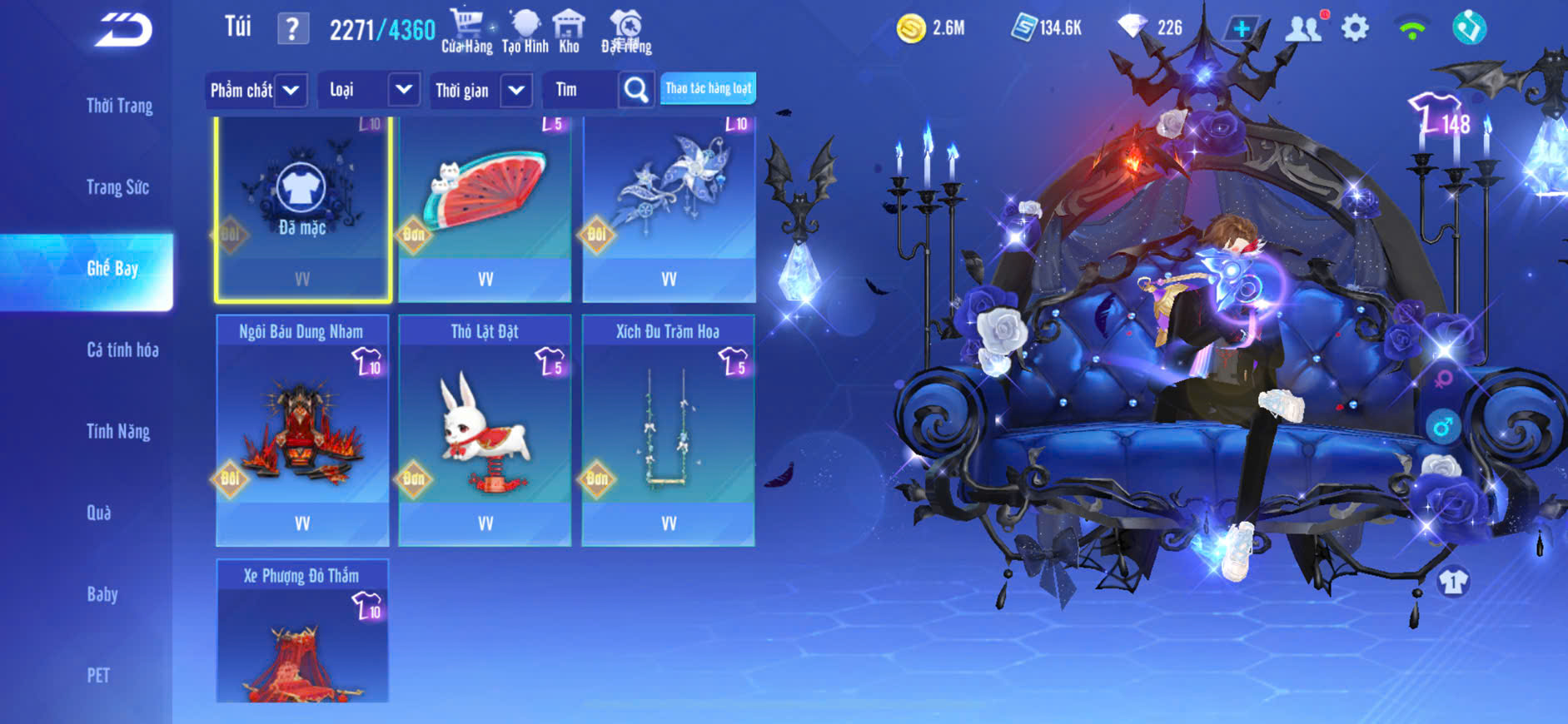This screenshot has width=1568, height=724.
Task: Select the Cá tính hóa tab
Action: pyautogui.click(x=122, y=350)
